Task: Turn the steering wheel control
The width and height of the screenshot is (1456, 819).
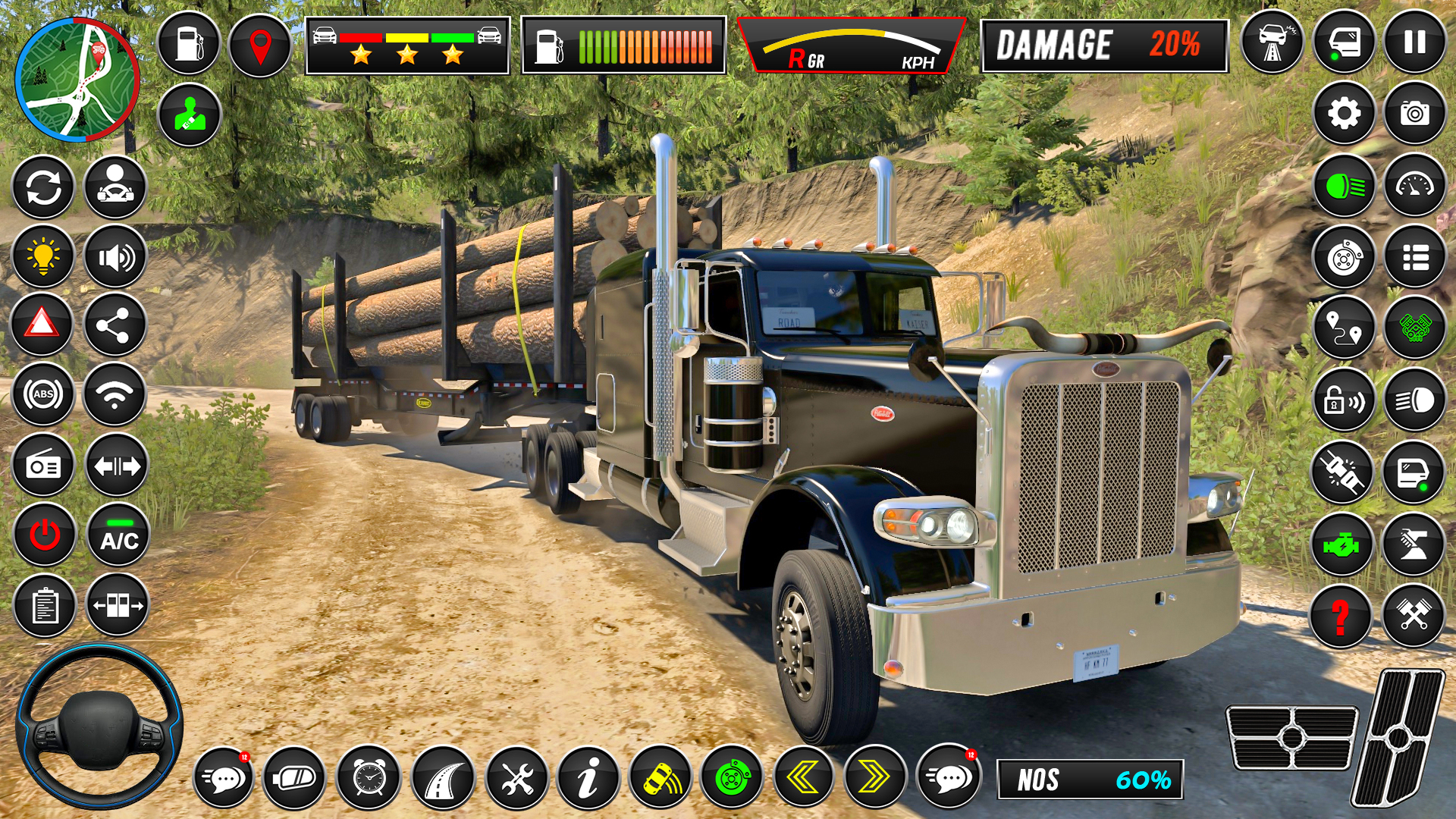Action: tap(99, 726)
